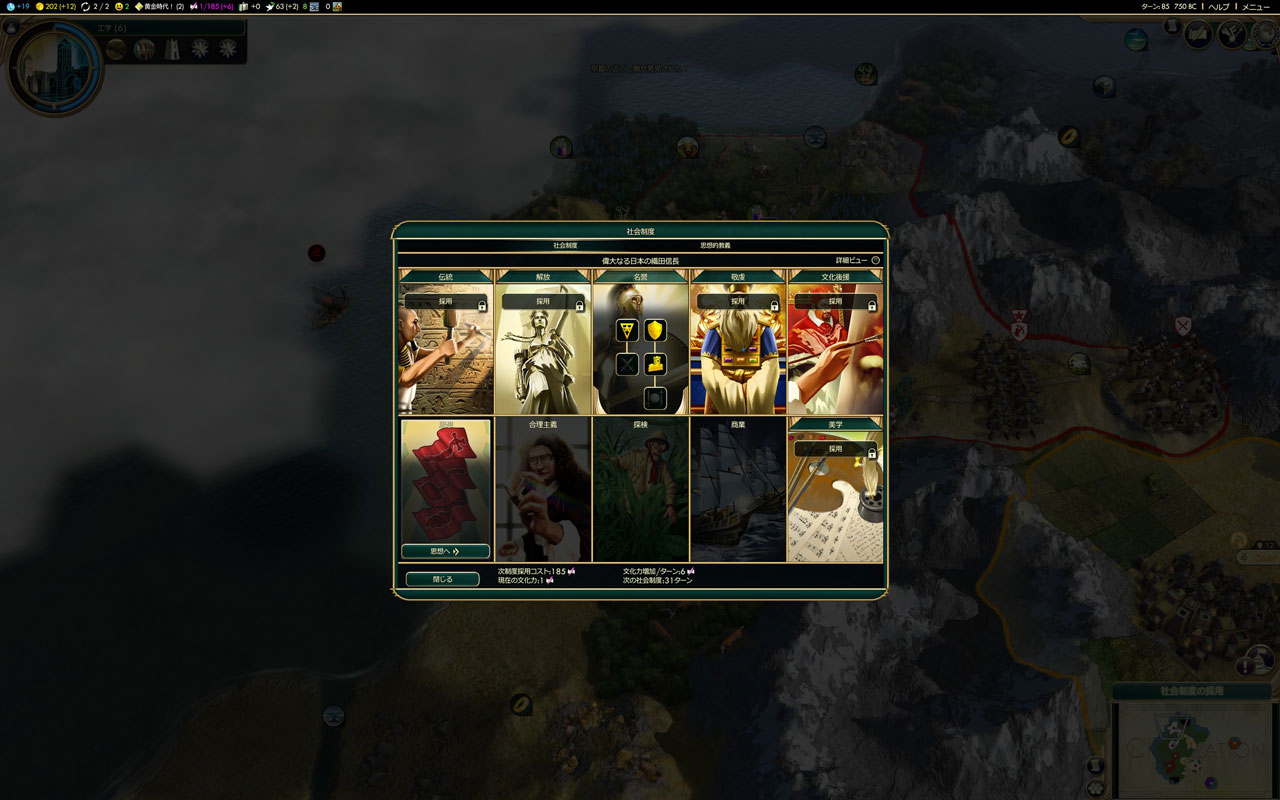Select the locked 商業 (Commerce) branch tile
This screenshot has width=1280, height=800.
738,490
